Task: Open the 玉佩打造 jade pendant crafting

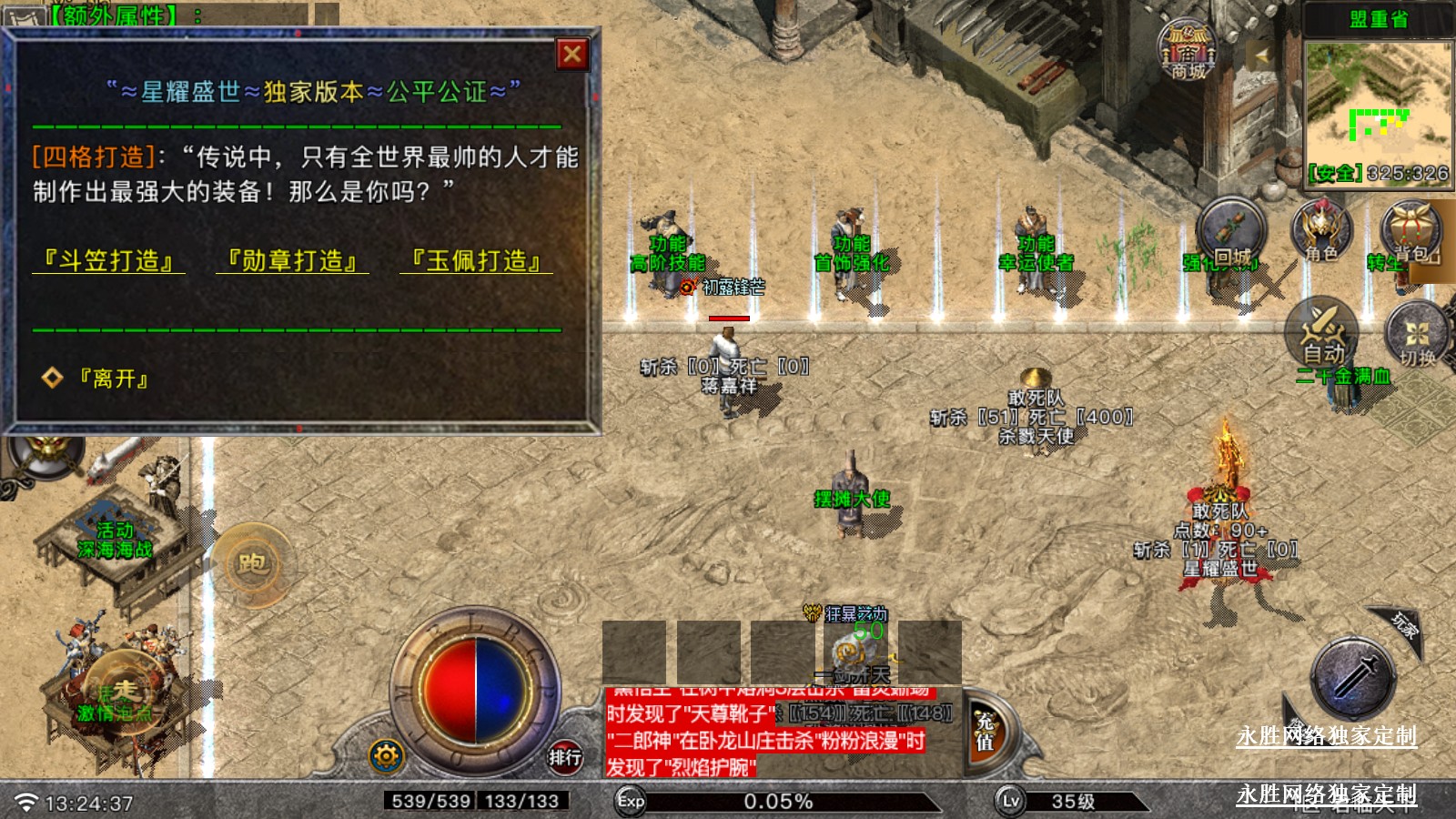Action: pos(477,261)
